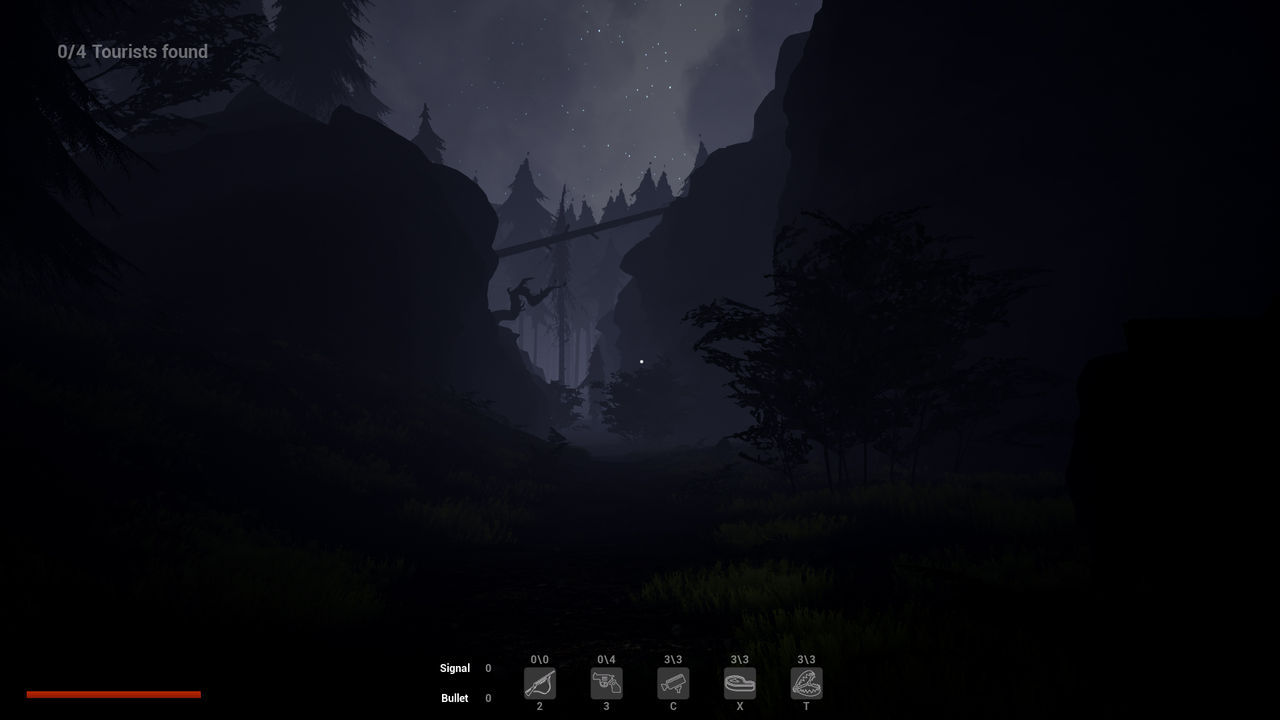Click the shotgun's 0\0 ammo indicator
The image size is (1280, 720).
point(540,660)
